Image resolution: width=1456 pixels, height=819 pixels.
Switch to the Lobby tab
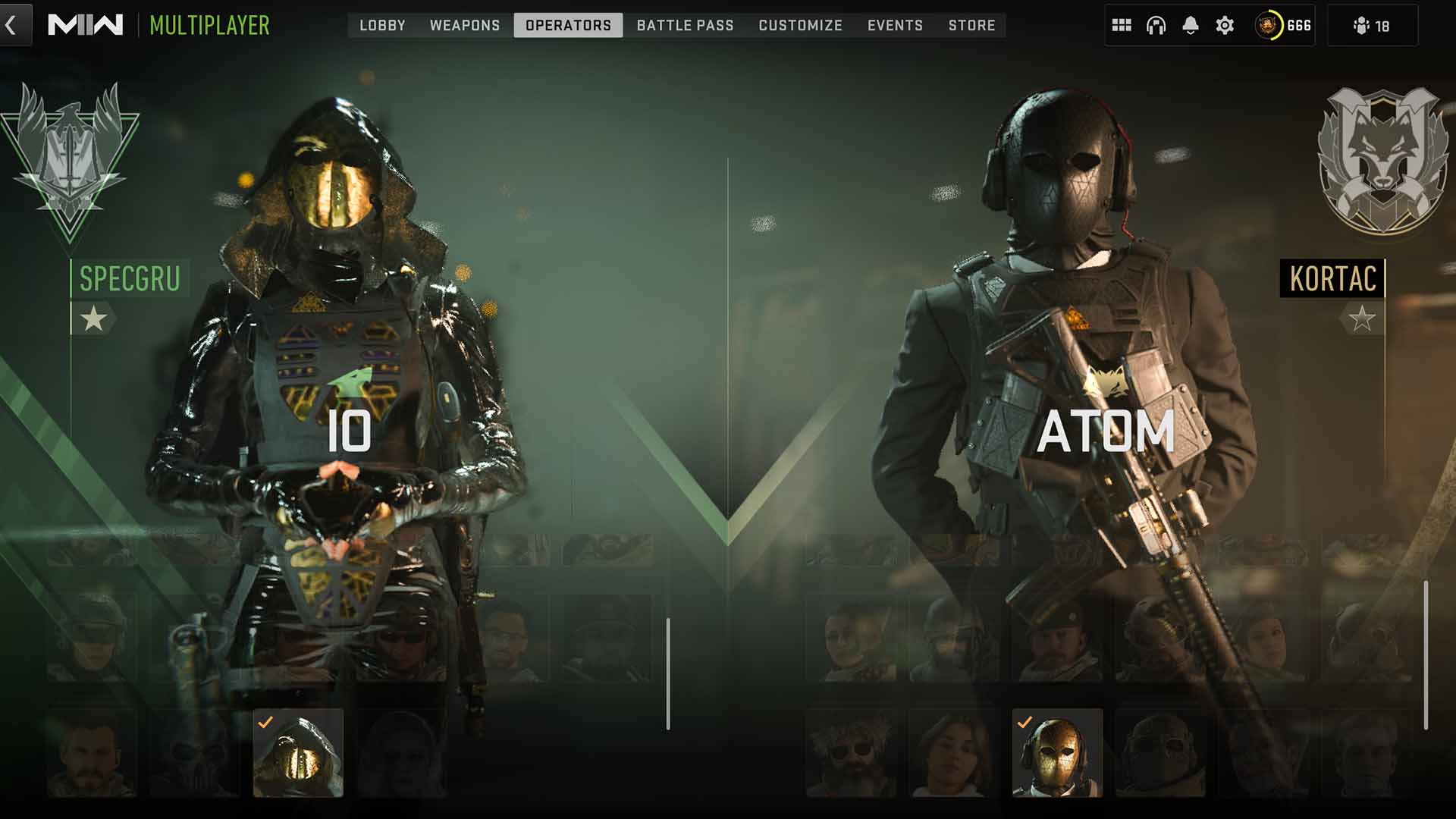(382, 26)
